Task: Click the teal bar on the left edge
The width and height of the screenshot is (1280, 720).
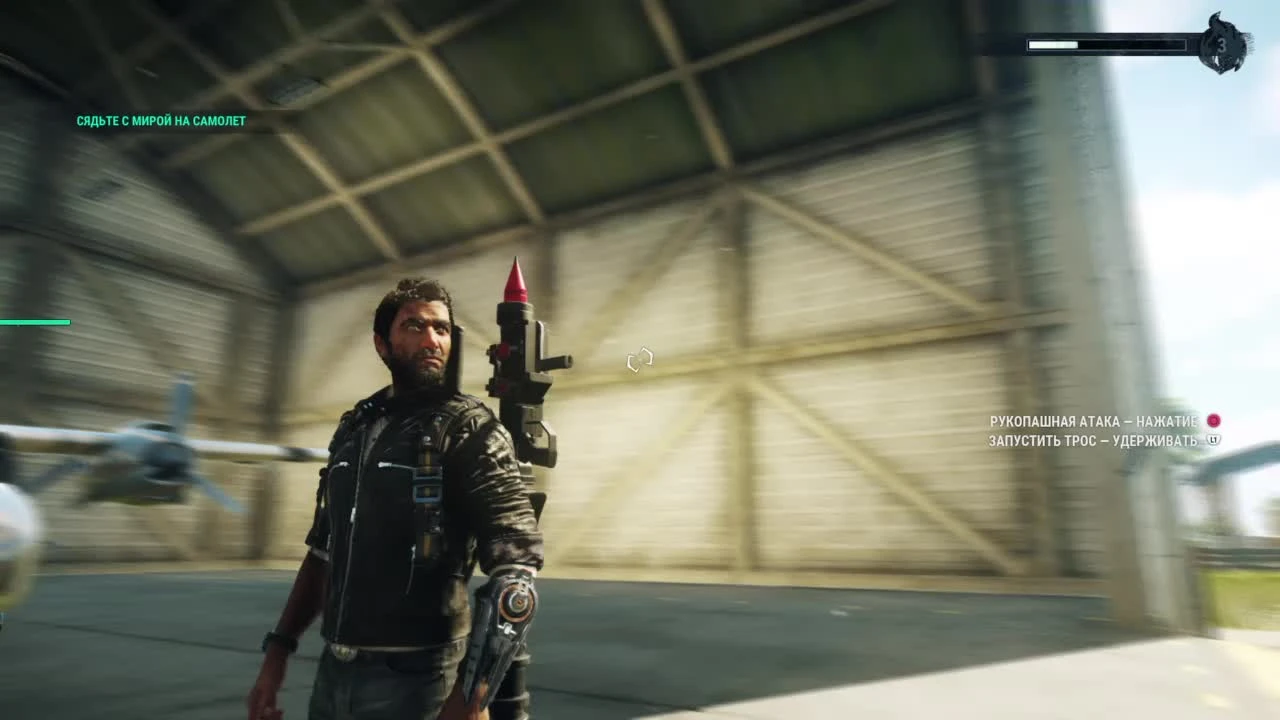Action: pos(35,322)
